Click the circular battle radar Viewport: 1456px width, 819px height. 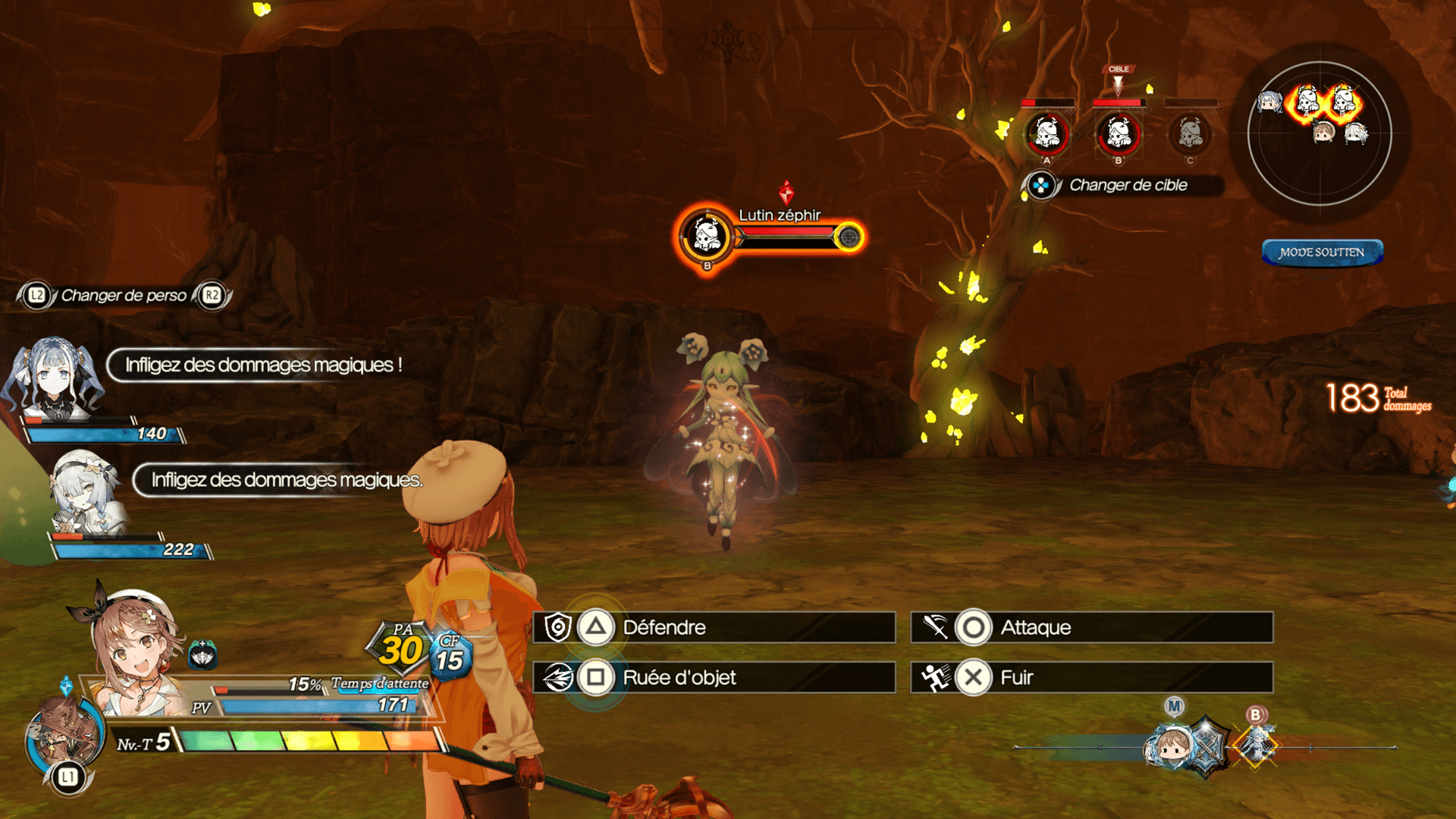point(1319,133)
